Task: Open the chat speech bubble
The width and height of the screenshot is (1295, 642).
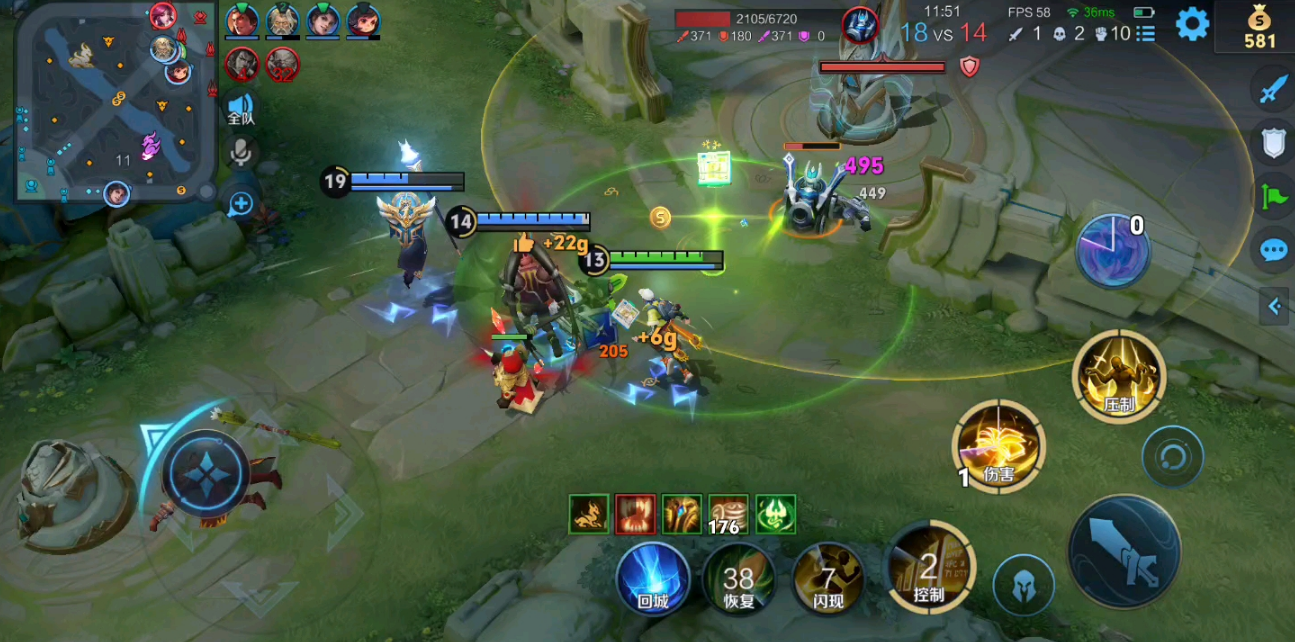Action: pos(1273,249)
